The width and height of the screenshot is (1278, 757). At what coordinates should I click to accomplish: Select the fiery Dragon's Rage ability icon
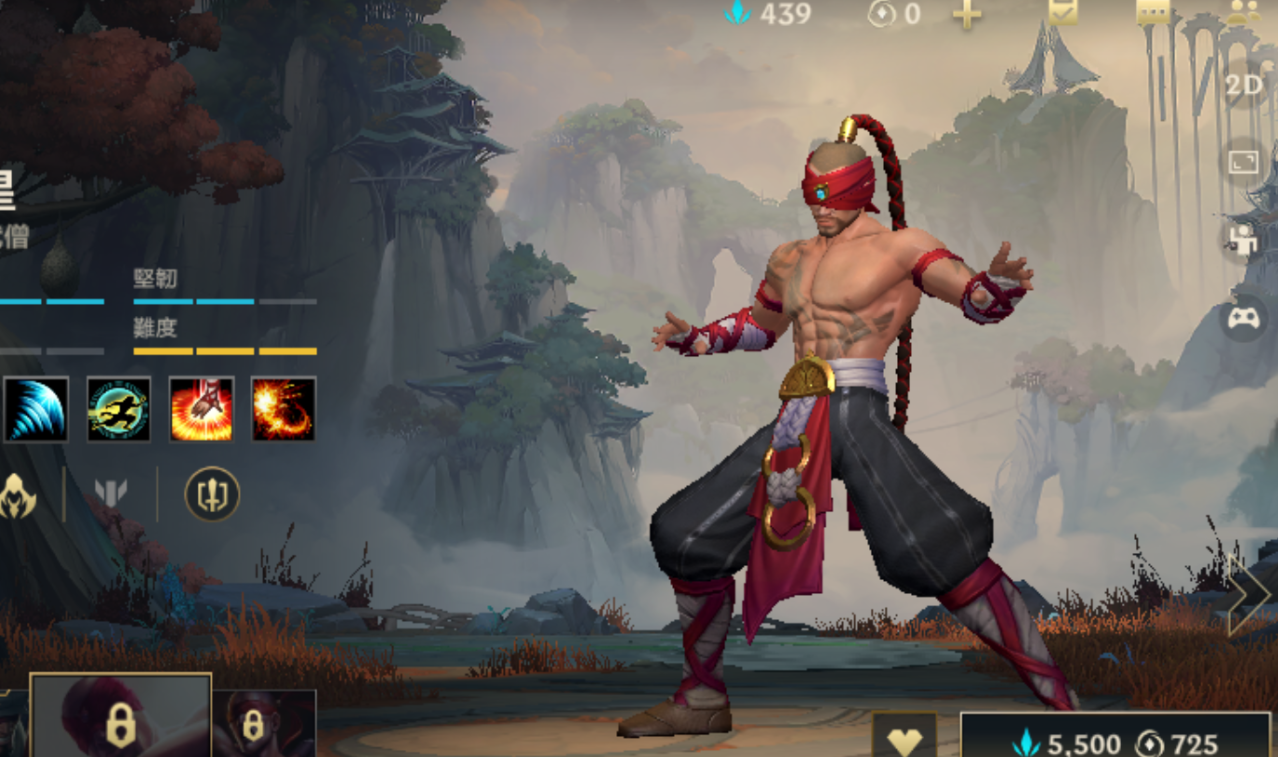283,409
